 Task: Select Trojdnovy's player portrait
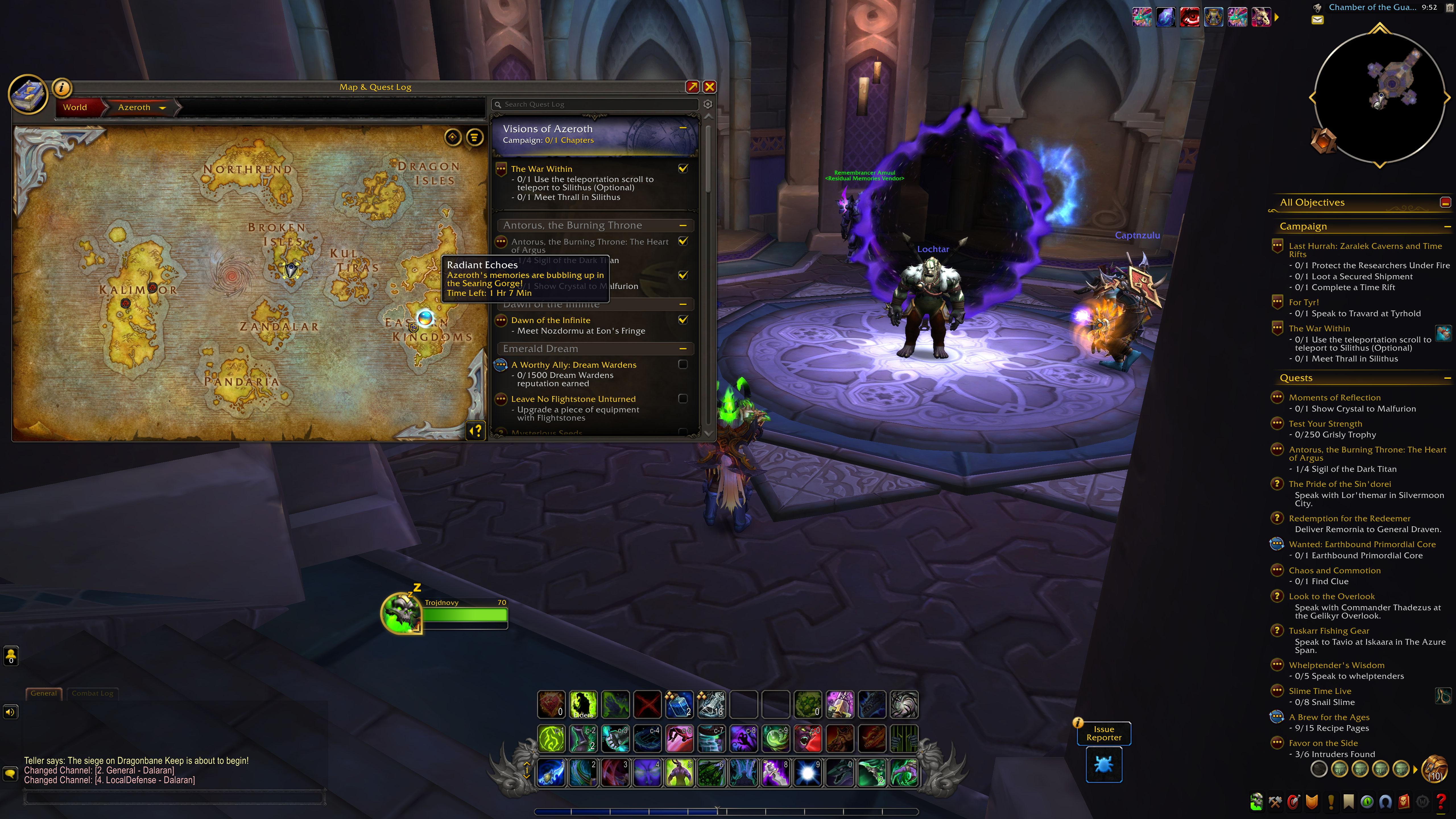(402, 614)
